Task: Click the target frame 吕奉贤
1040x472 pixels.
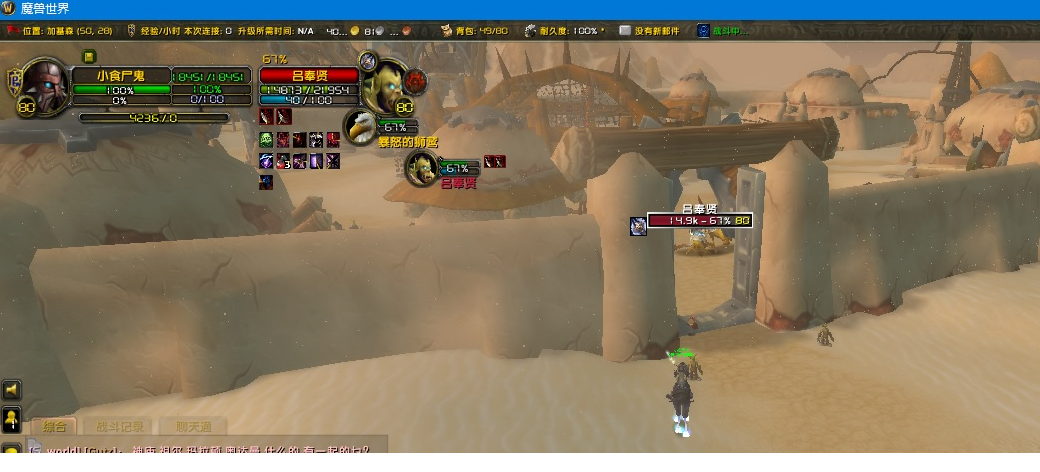Action: point(309,75)
